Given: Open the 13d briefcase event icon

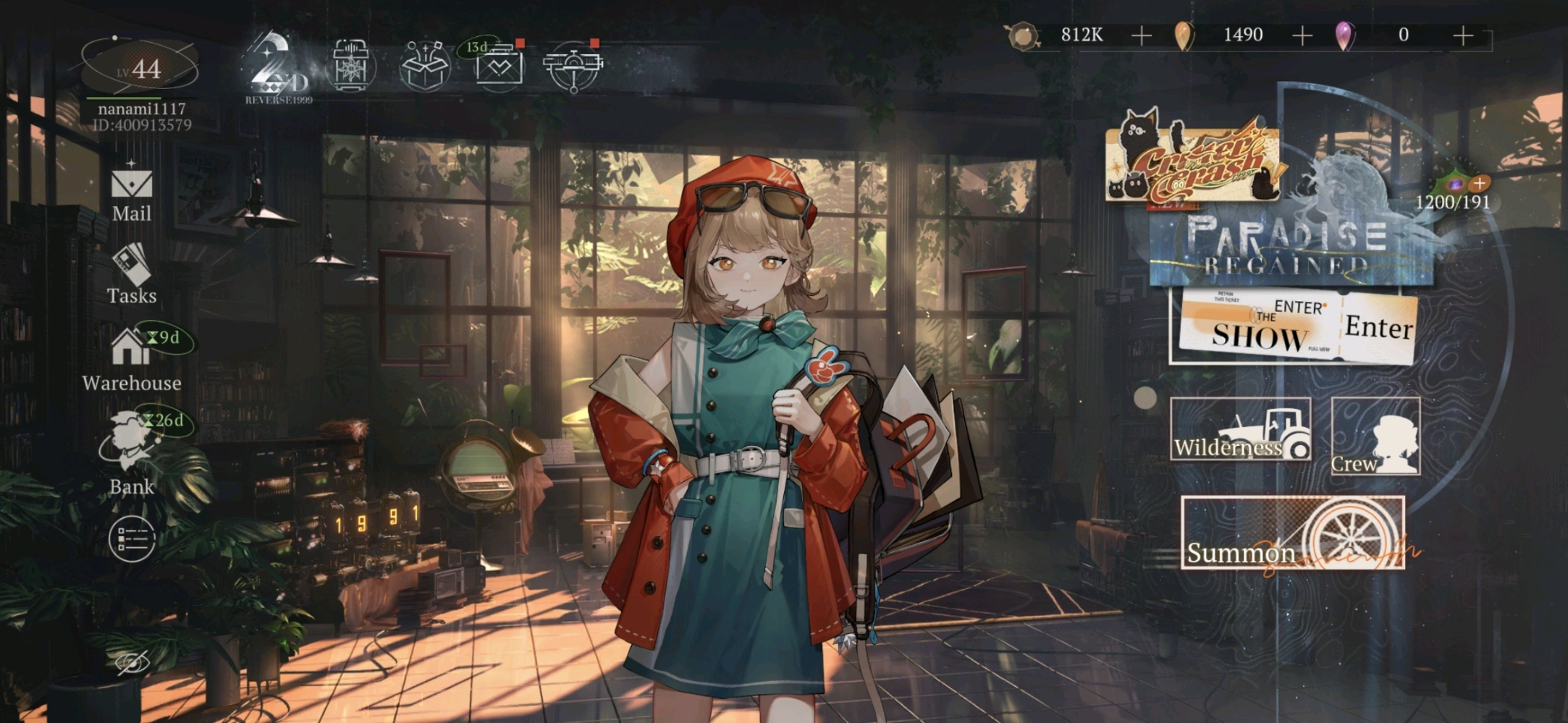Looking at the screenshot, I should (499, 67).
